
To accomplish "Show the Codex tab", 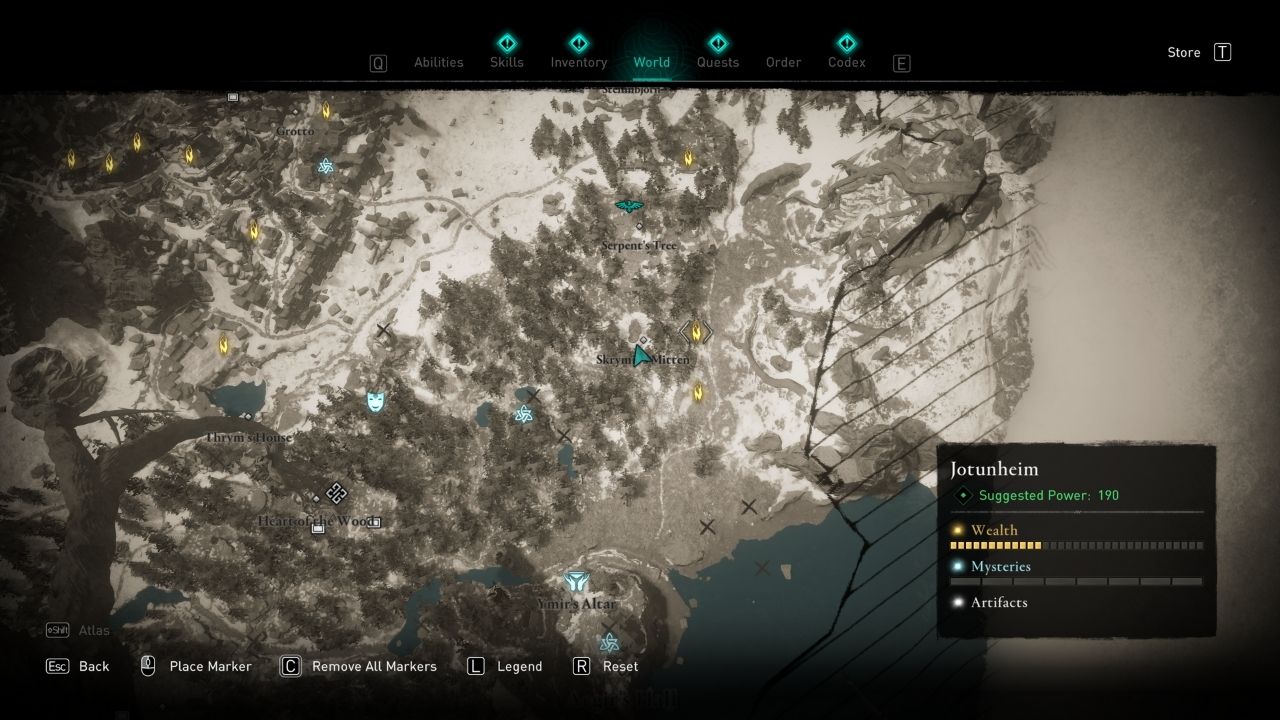I will coord(847,62).
